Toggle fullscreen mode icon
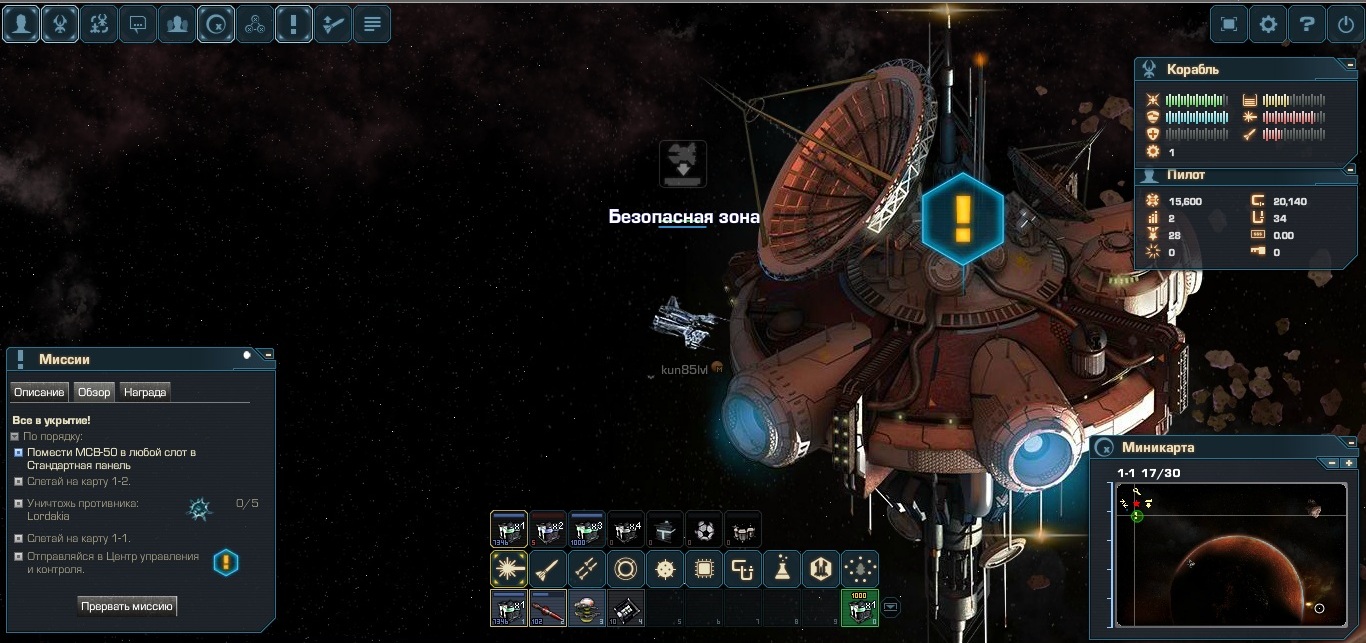 click(x=1229, y=24)
